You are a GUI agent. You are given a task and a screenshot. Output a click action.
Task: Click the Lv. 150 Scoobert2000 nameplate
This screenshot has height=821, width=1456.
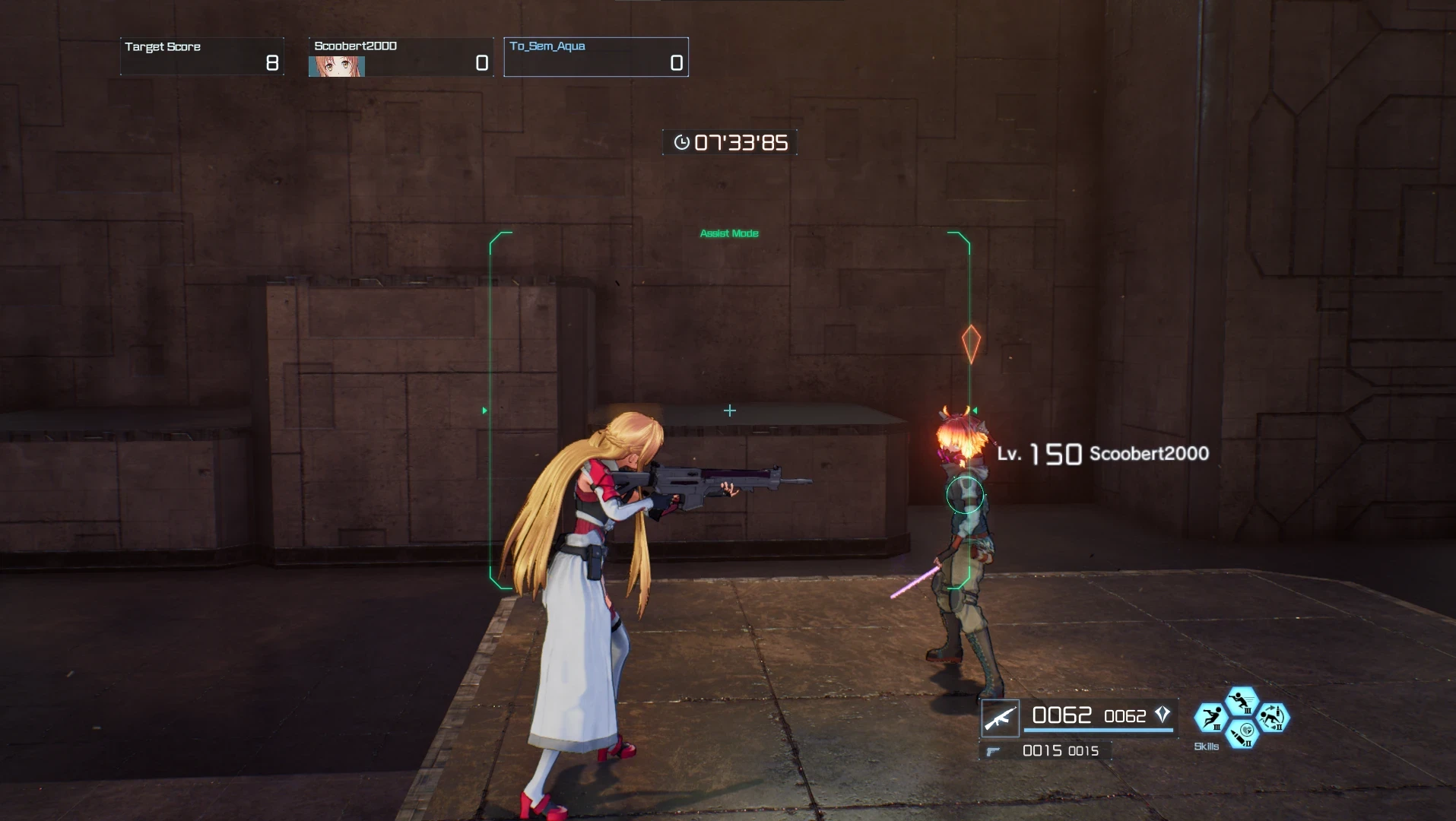pyautogui.click(x=1102, y=454)
